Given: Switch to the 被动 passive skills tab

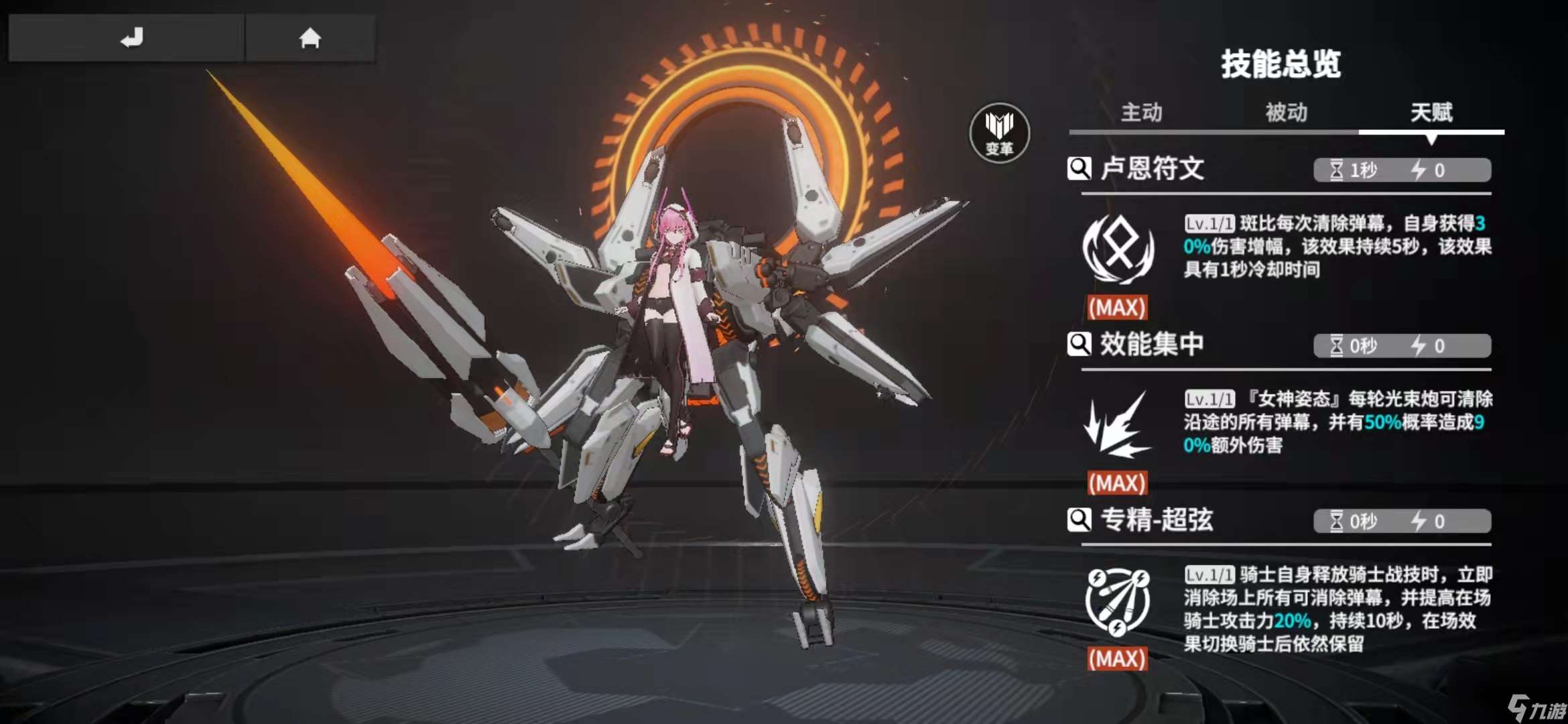Looking at the screenshot, I should [1286, 113].
